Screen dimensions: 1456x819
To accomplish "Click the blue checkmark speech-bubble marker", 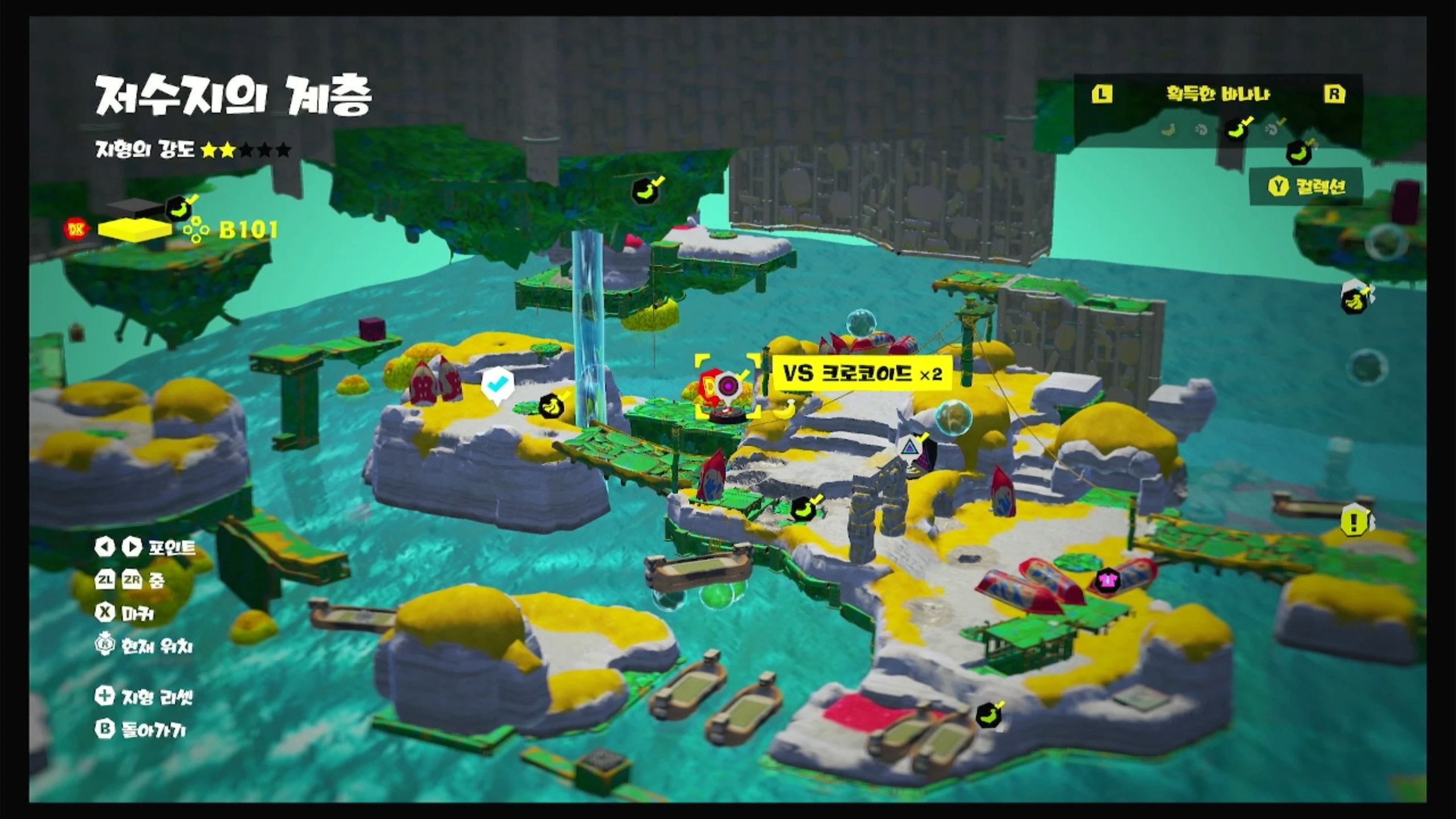I will click(498, 385).
